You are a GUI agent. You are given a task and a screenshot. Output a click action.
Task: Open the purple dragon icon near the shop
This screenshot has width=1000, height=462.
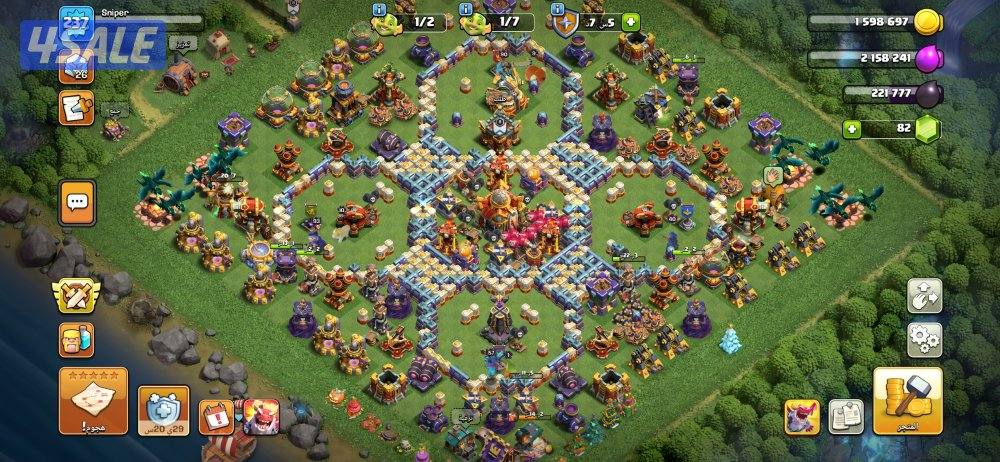(802, 415)
